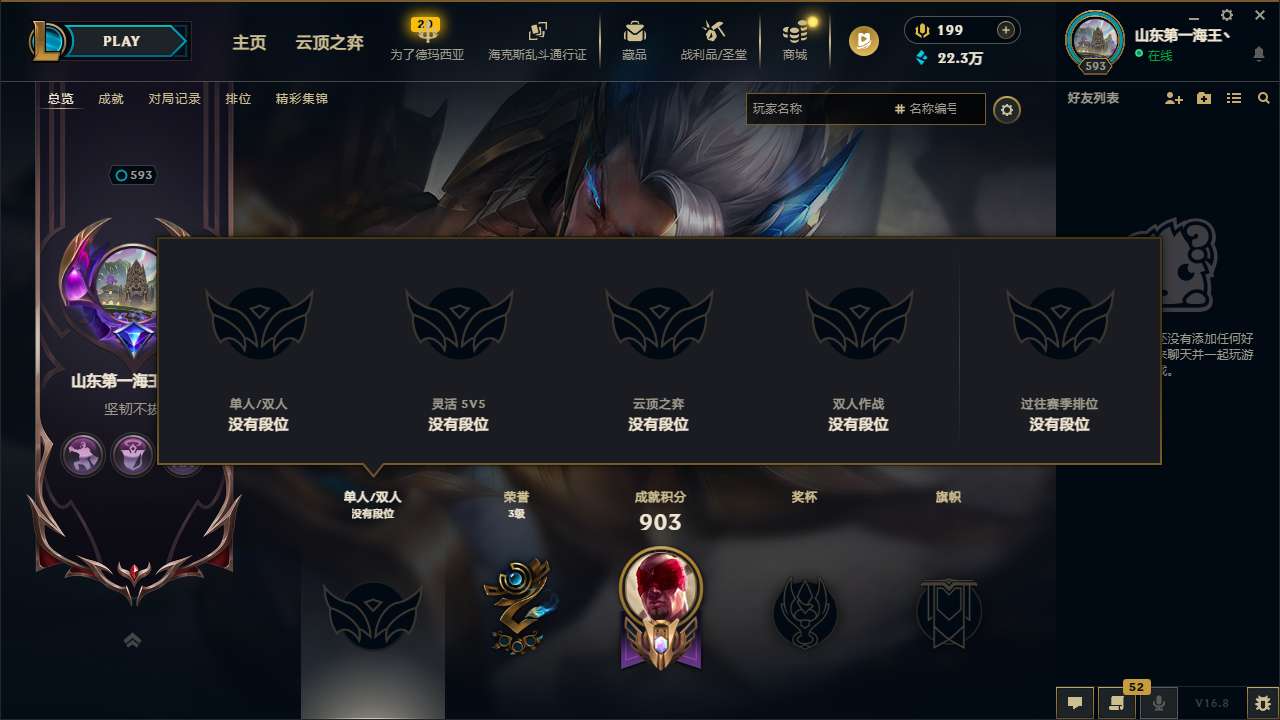Open the 海克斯乱斗通行证 pass icon
Image resolution: width=1280 pixels, height=720 pixels.
(x=537, y=30)
